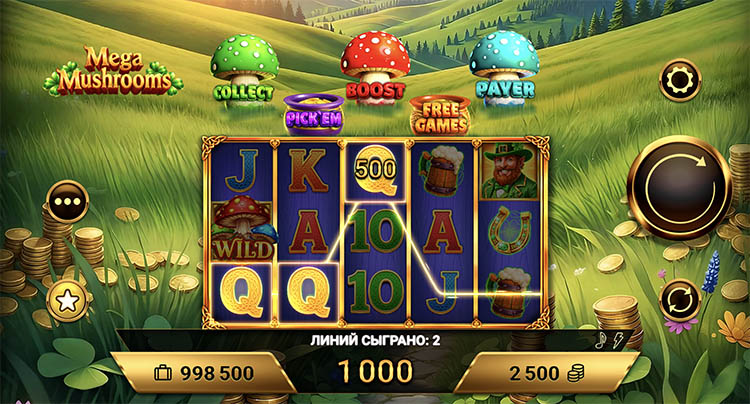The width and height of the screenshot is (750, 404).
Task: Open the three-dot menu button
Action: tap(69, 200)
